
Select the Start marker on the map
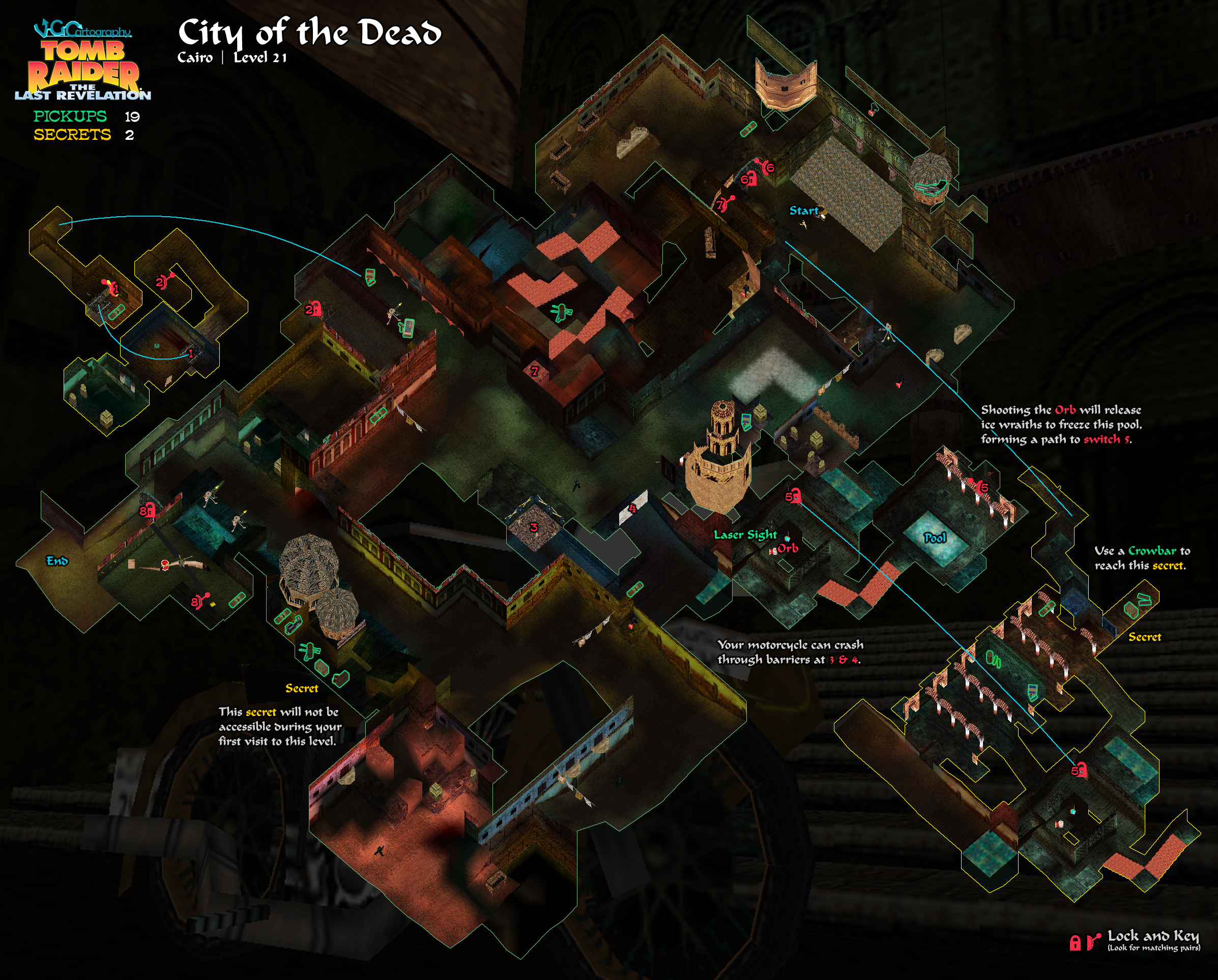(803, 211)
